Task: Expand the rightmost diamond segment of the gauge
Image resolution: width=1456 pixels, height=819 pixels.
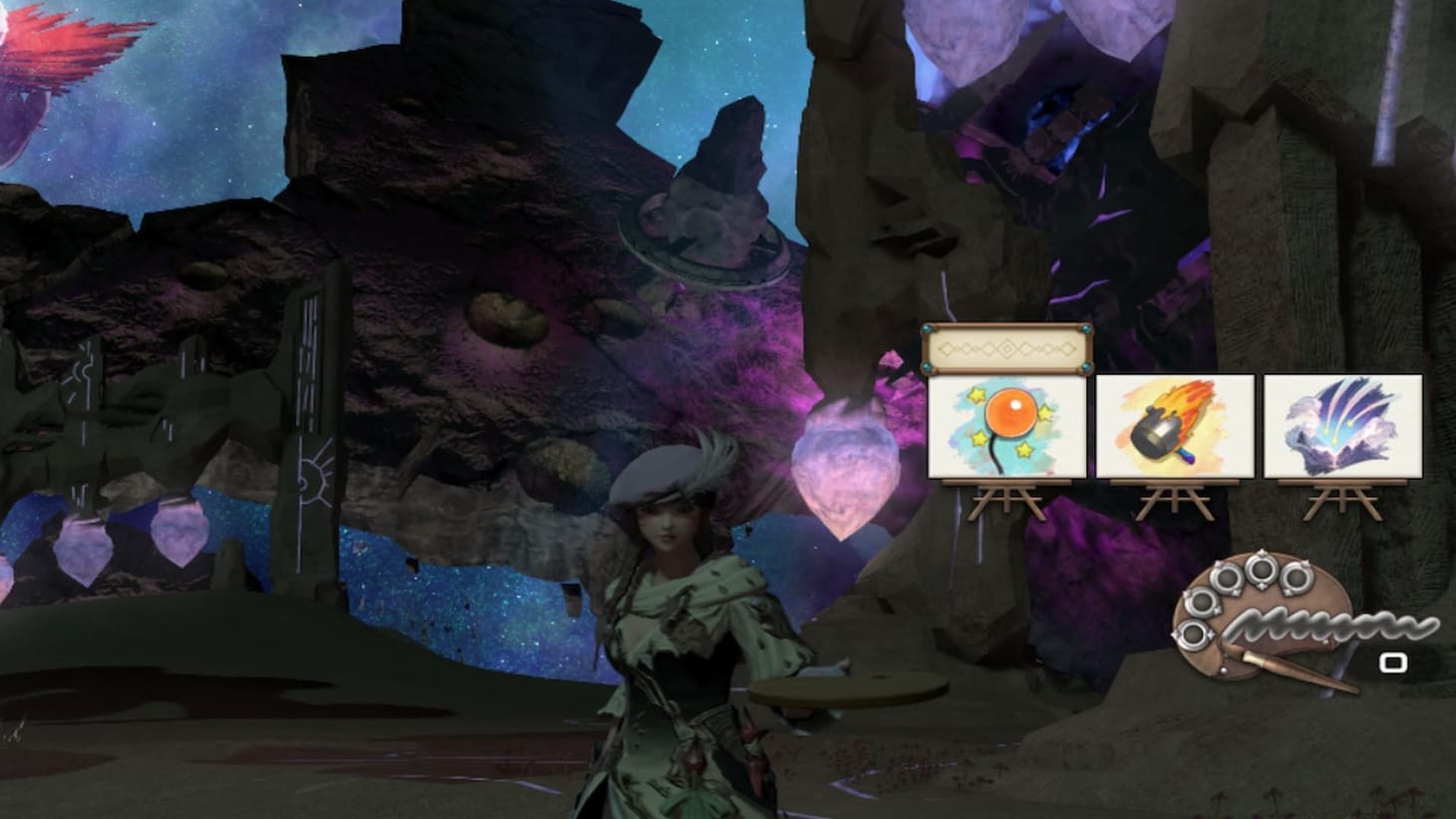Action: click(1068, 349)
